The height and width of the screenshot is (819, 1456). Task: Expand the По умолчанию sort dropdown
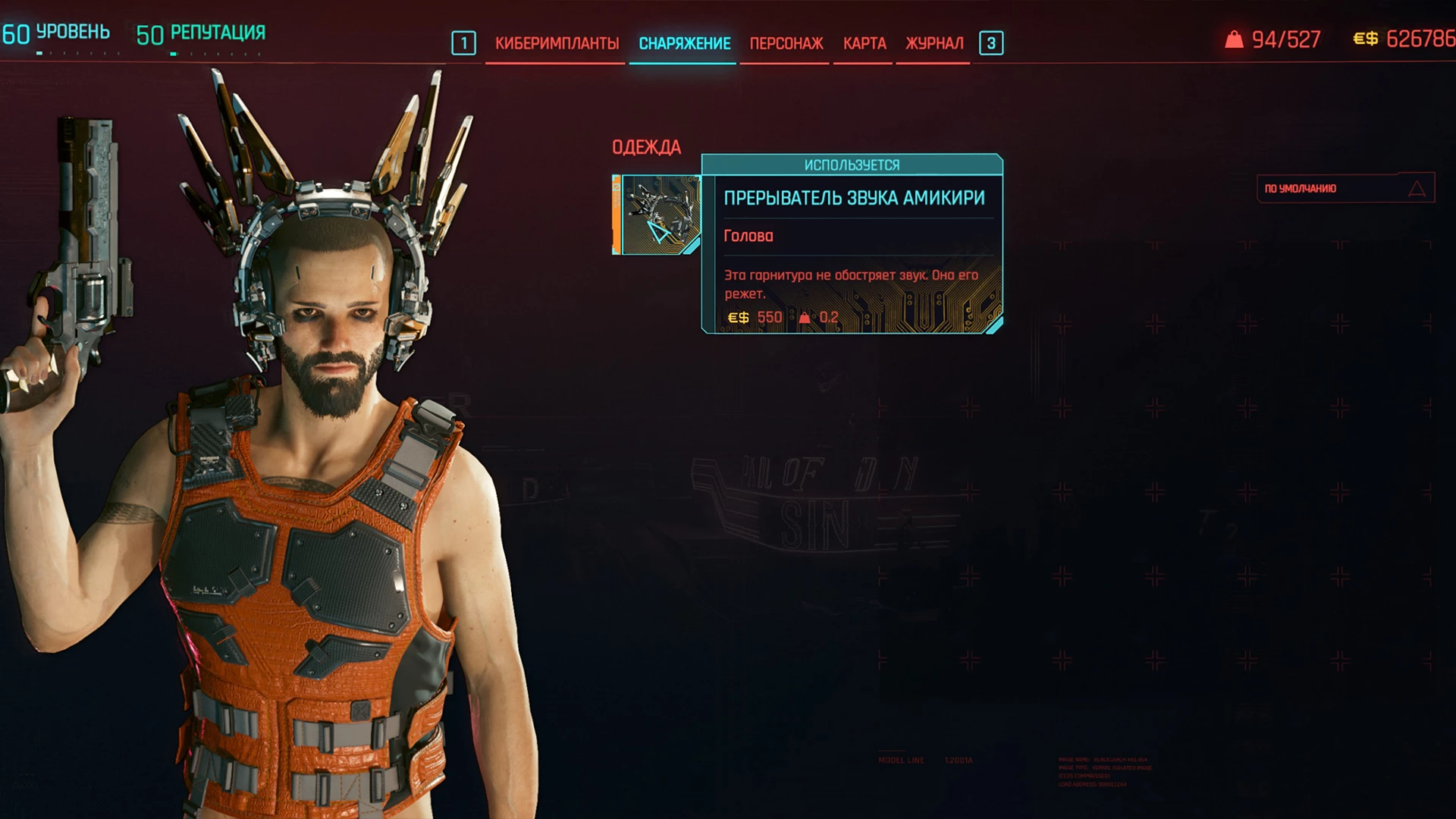tap(1345, 188)
